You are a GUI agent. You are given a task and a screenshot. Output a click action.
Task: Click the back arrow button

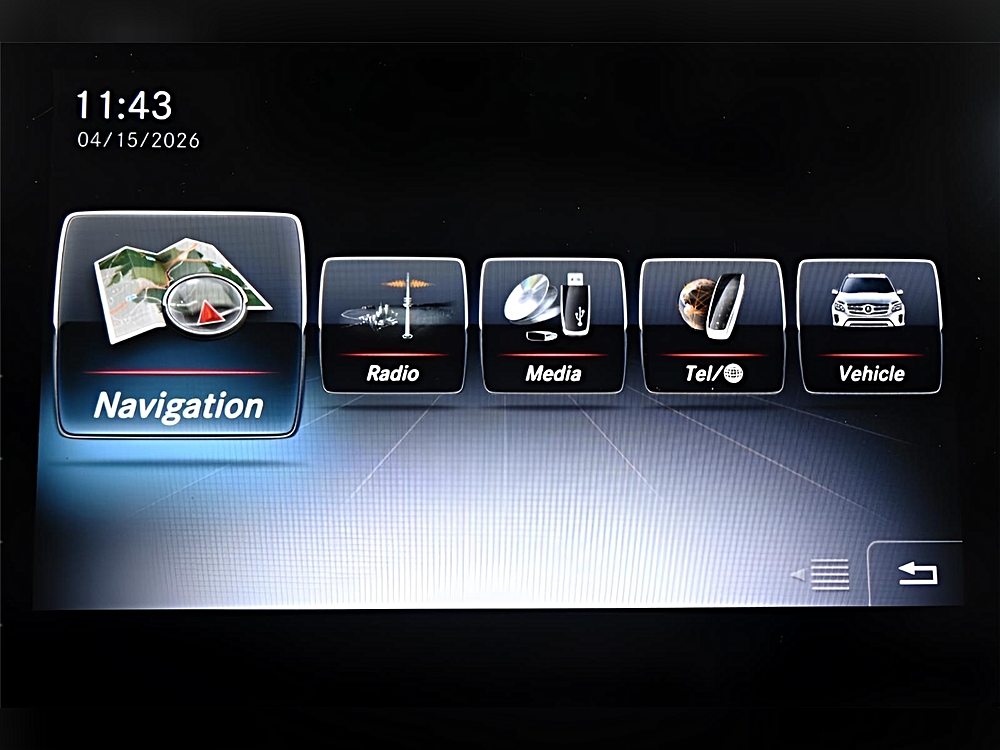[x=917, y=574]
